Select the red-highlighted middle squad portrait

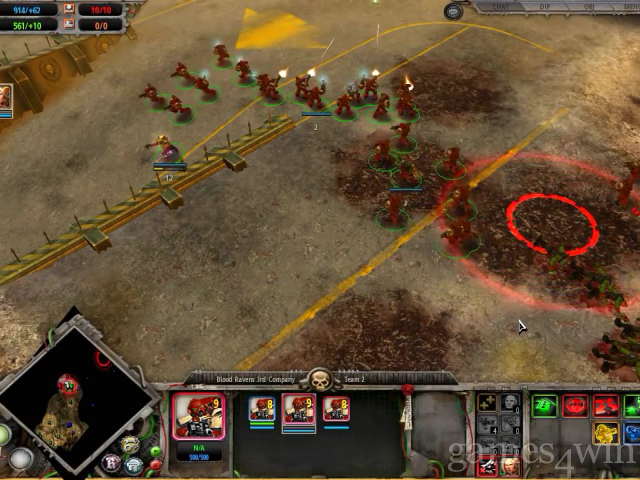tap(300, 410)
